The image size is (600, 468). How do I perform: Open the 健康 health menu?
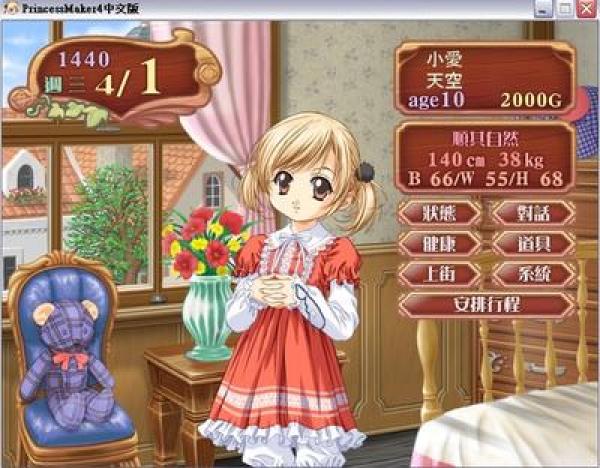pos(439,244)
